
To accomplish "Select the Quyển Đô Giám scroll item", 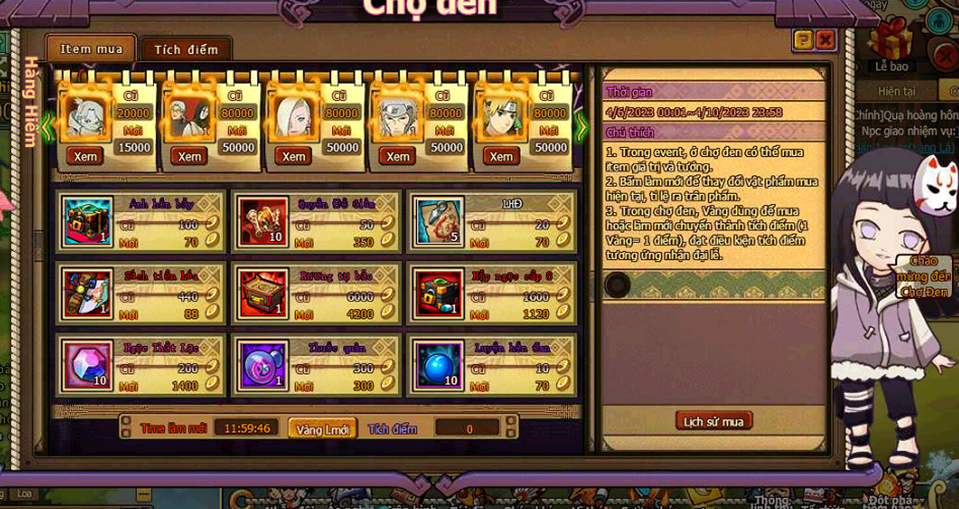I will point(263,221).
